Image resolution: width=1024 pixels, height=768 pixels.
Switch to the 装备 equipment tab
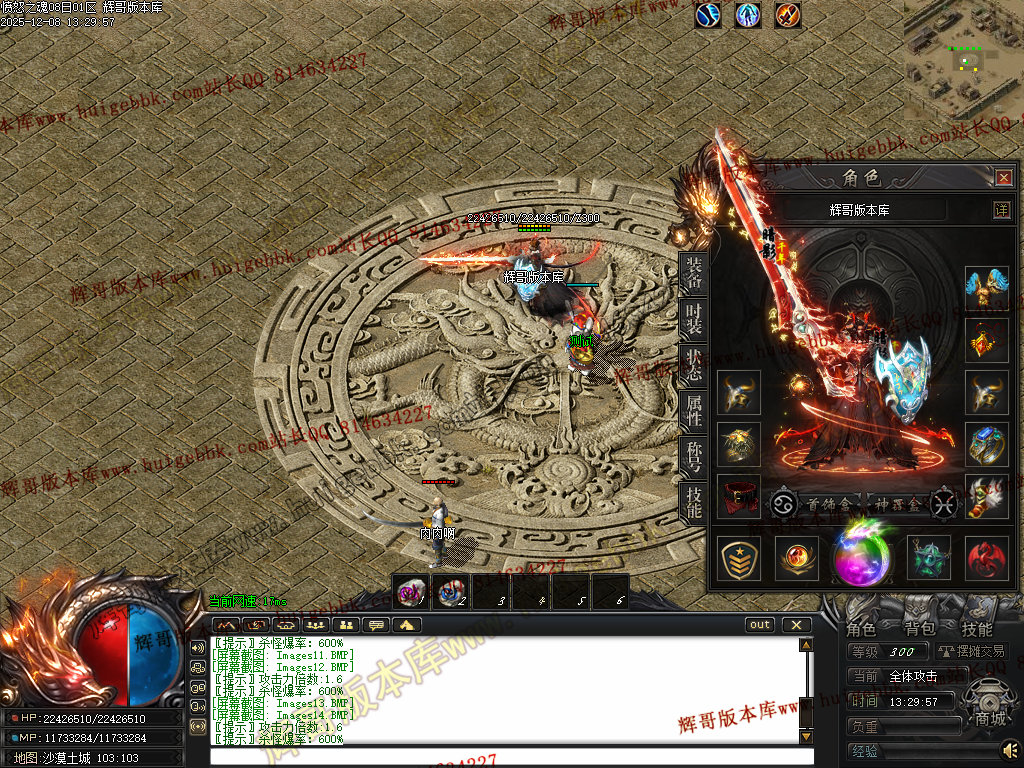(x=694, y=274)
